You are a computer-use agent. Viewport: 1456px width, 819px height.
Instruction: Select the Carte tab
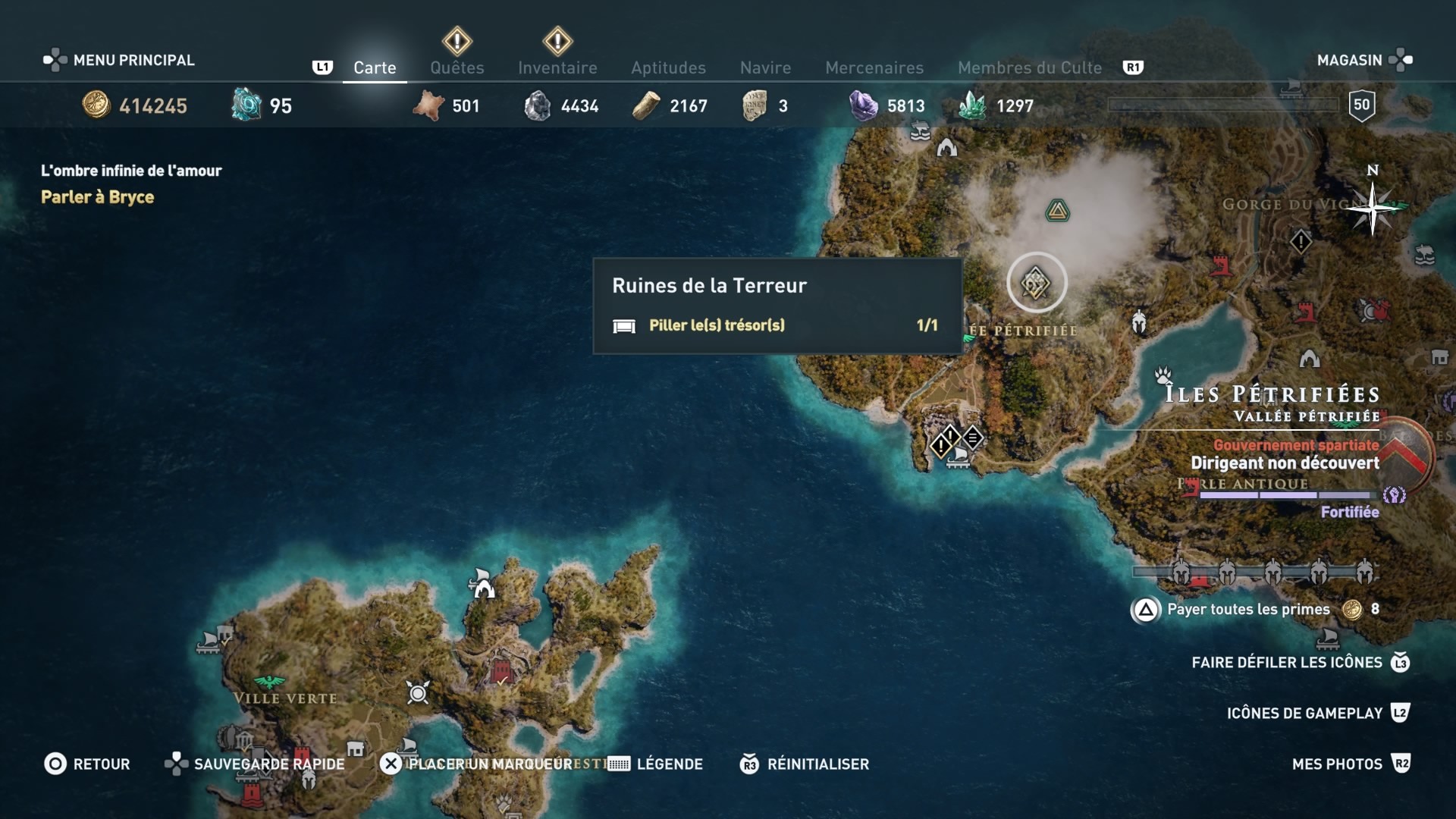[x=375, y=67]
